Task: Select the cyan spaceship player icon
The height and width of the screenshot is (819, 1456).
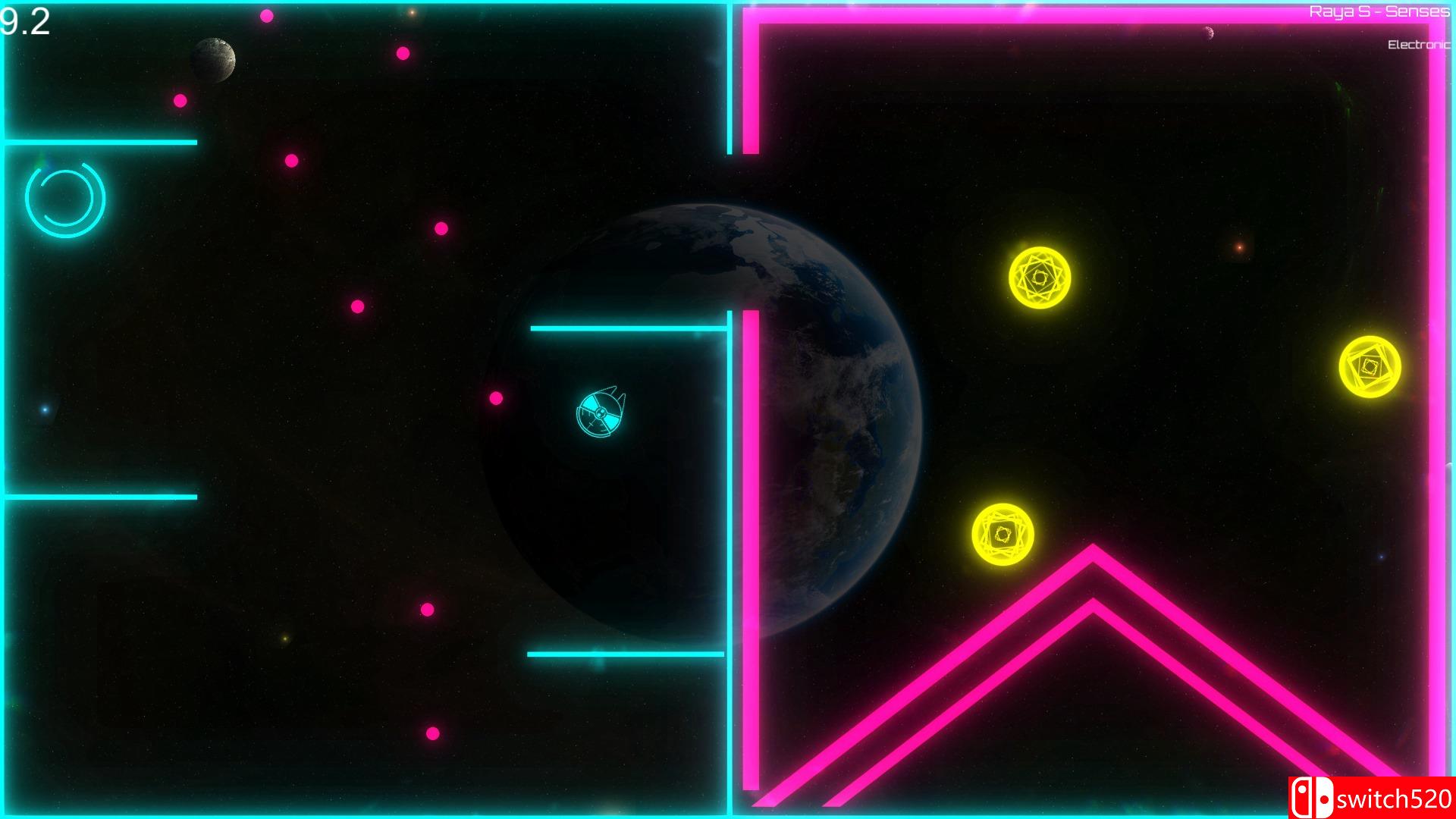Action: coord(601,413)
